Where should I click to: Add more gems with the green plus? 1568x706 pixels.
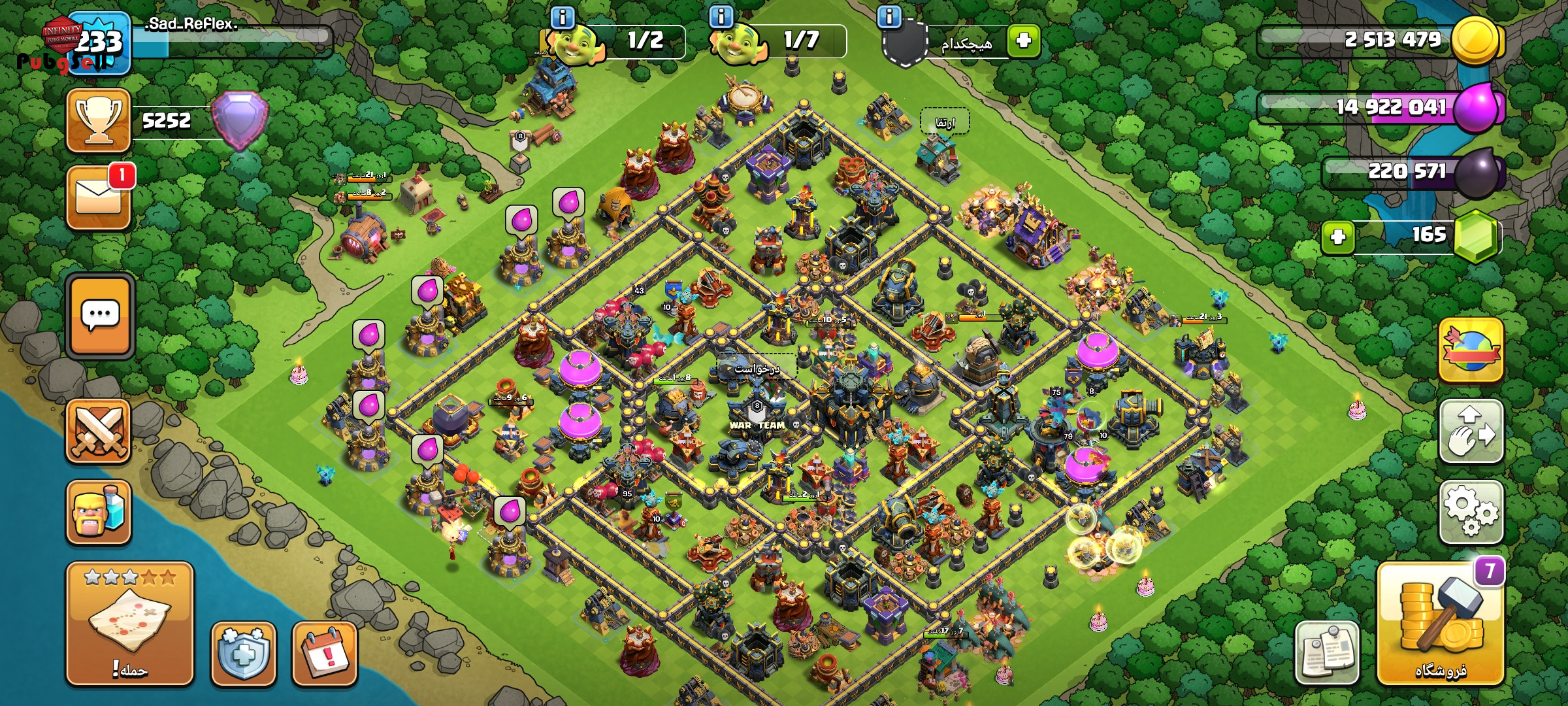tap(1337, 237)
